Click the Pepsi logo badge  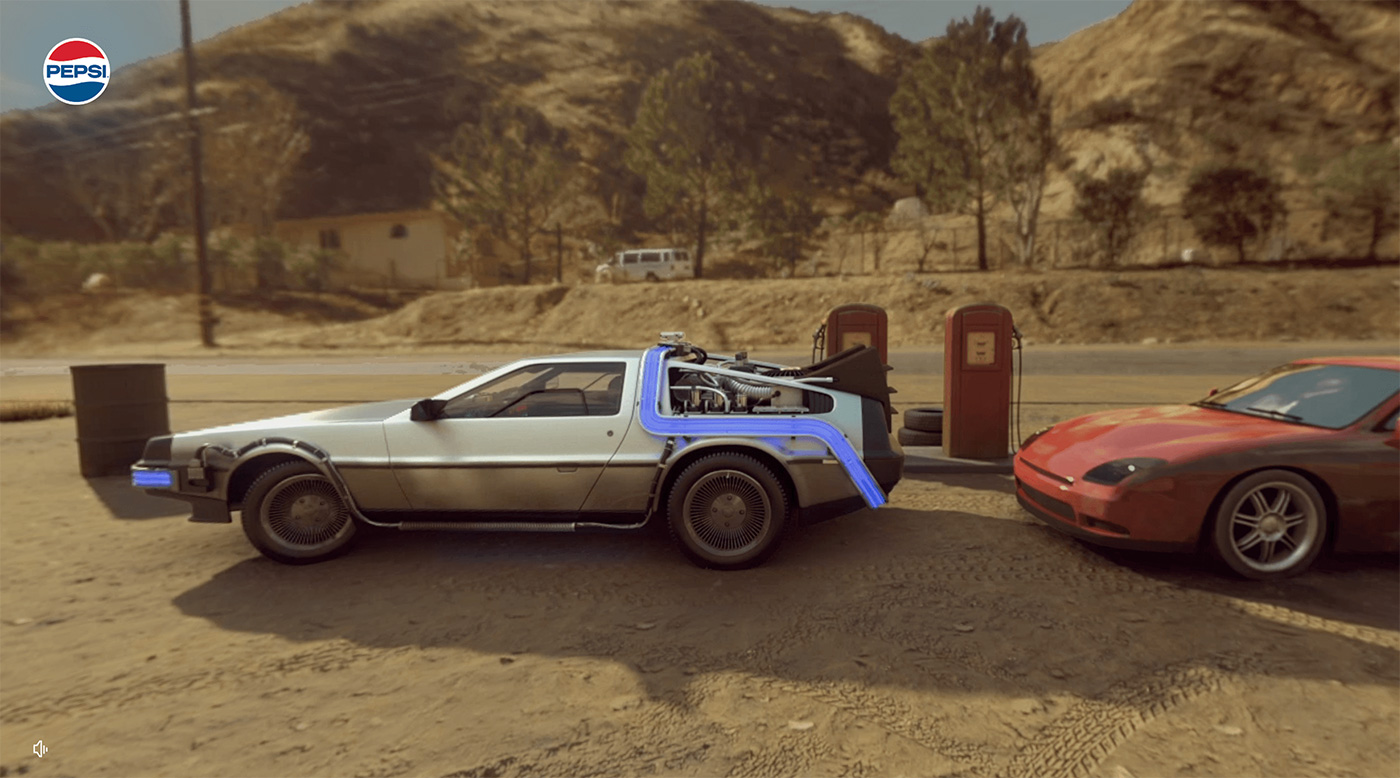click(77, 71)
